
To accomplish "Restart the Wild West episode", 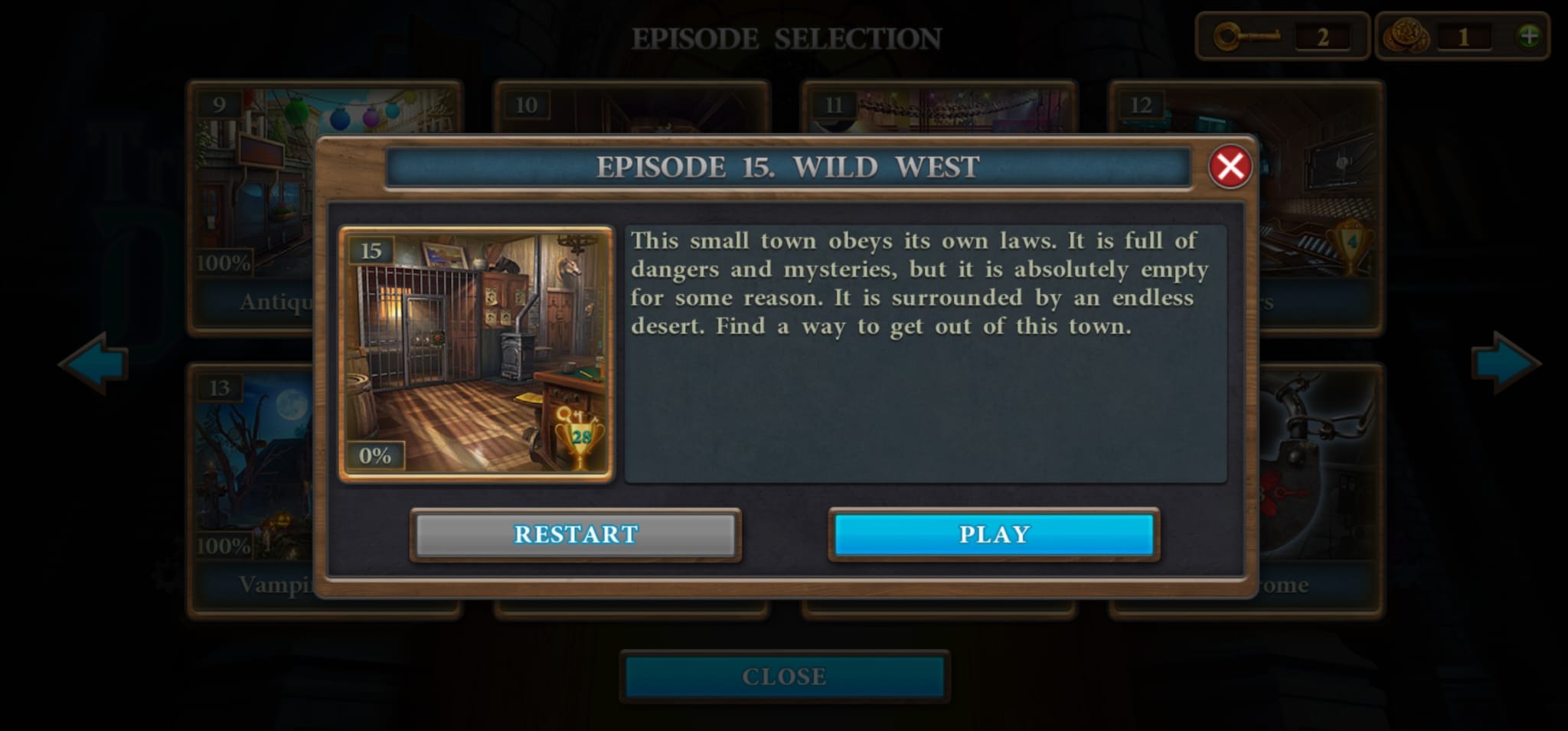I will click(576, 534).
